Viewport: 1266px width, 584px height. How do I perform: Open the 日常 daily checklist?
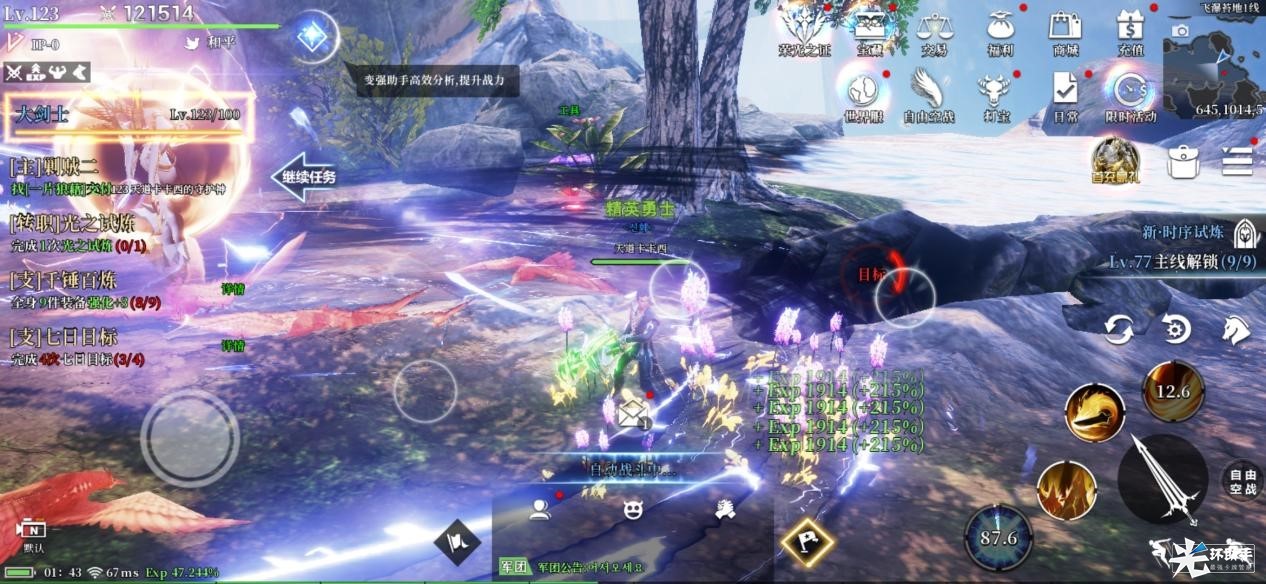(1065, 93)
